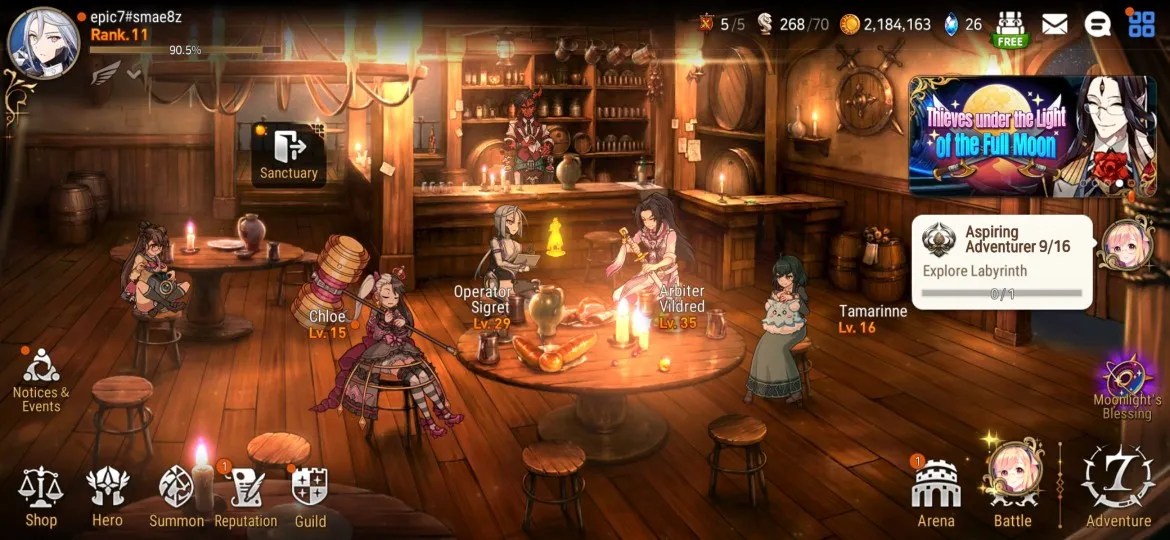1170x540 pixels.
Task: Start Adventure mode
Action: [1118, 485]
